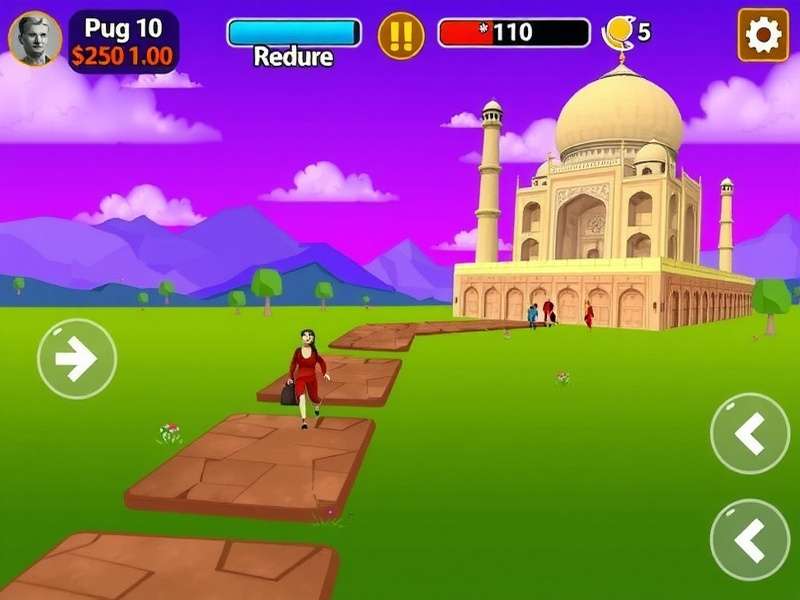Open the Pug 10 player info panel
The height and width of the screenshot is (600, 800).
coord(123,42)
